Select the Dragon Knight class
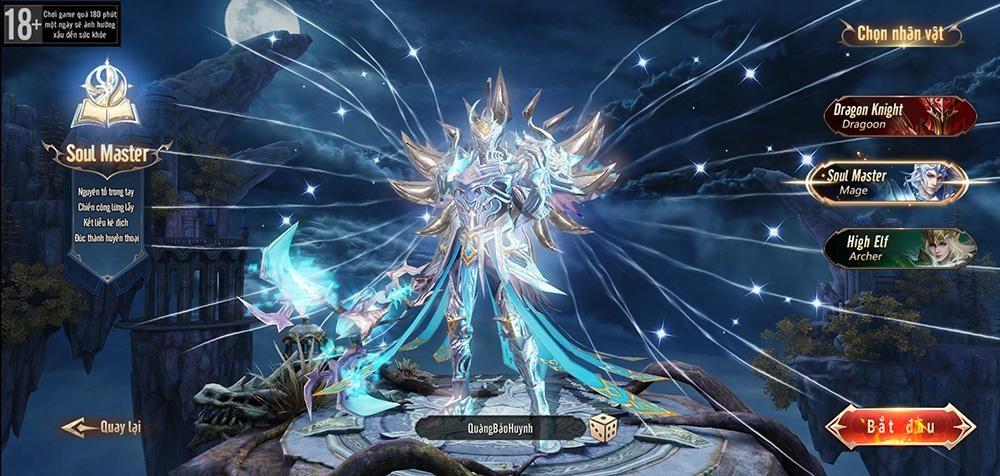 tap(896, 116)
